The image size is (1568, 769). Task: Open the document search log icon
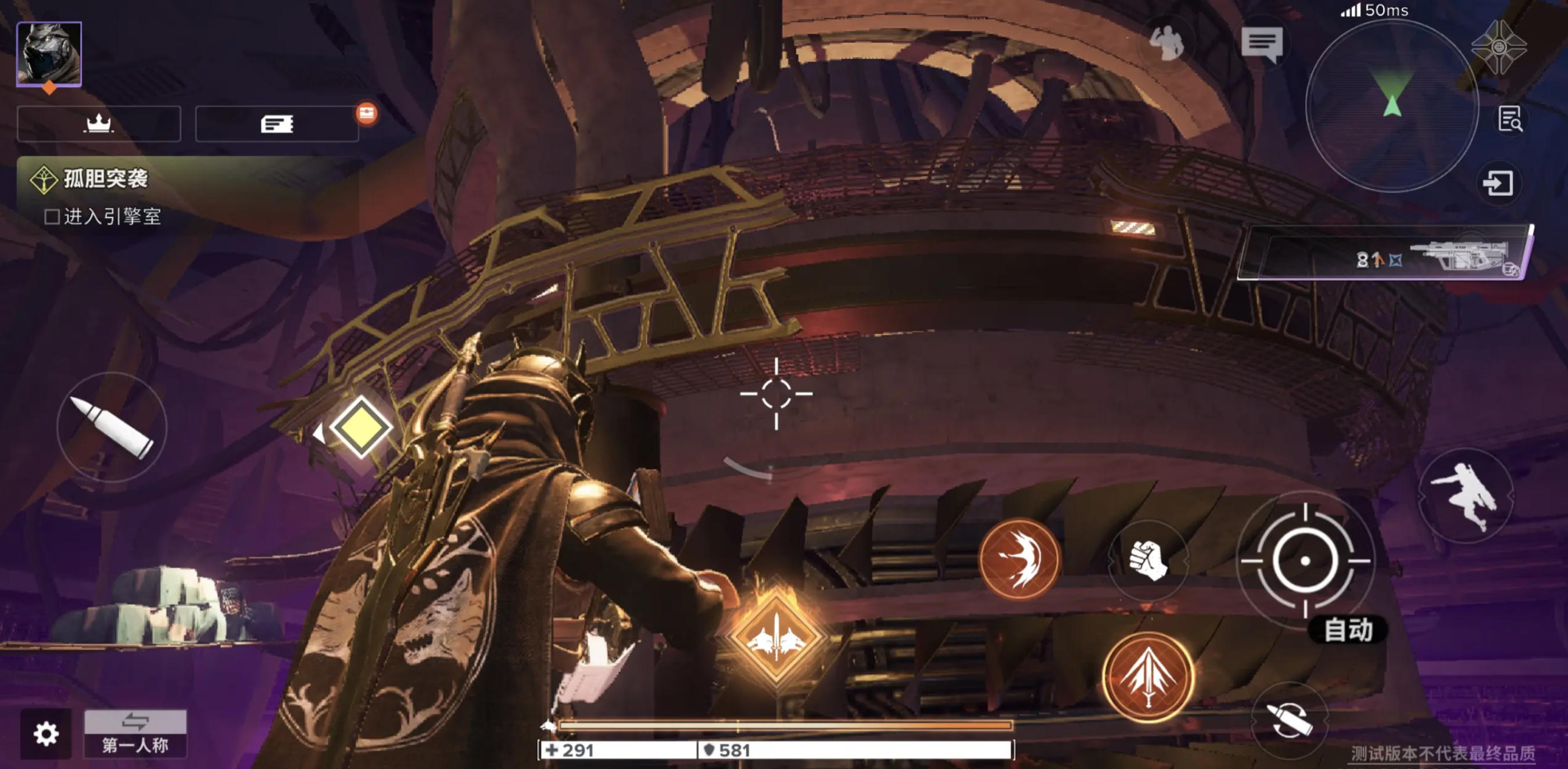(x=1509, y=119)
